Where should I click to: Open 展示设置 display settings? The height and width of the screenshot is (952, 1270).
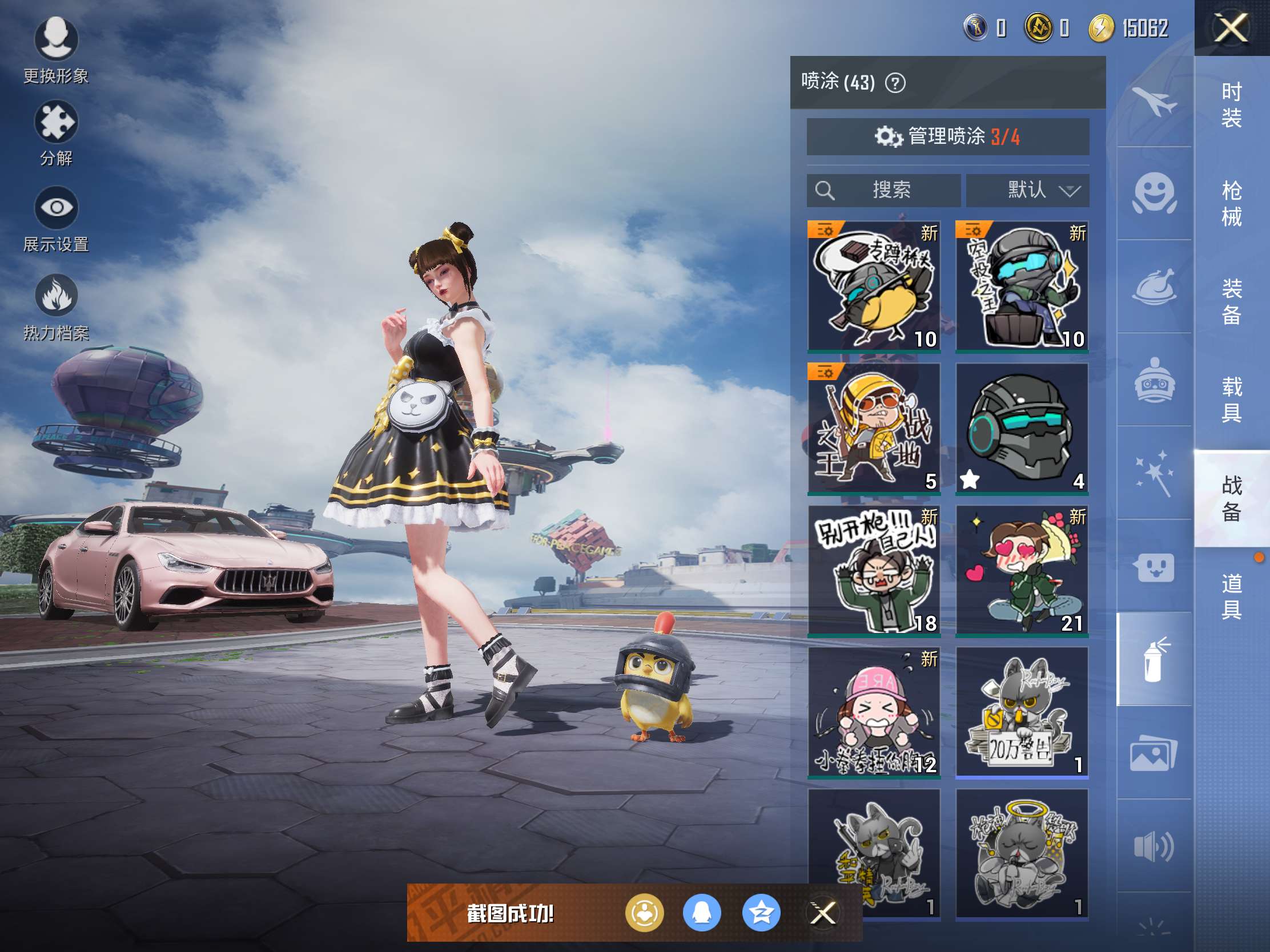(56, 219)
